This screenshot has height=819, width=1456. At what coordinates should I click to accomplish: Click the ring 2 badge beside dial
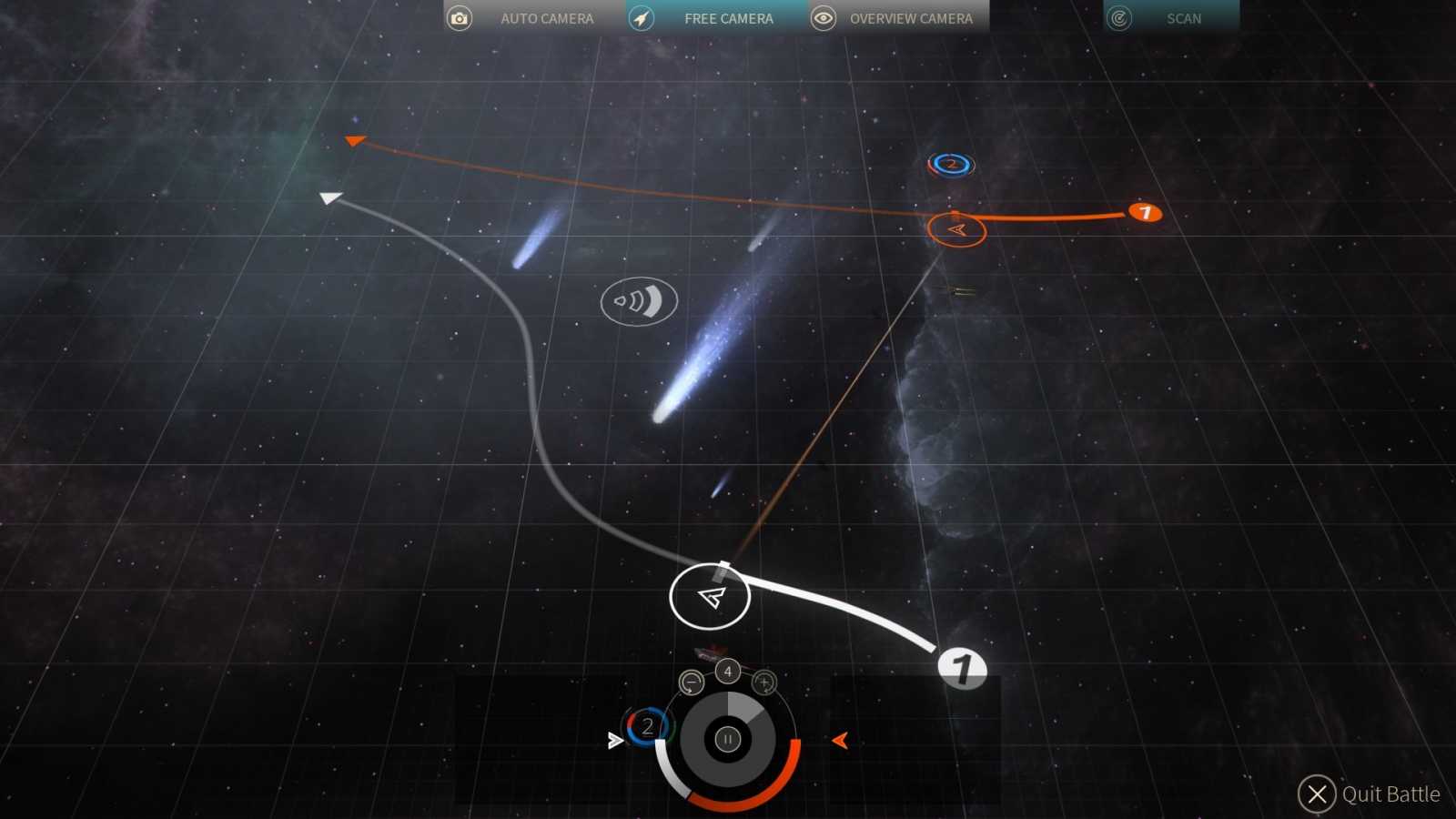pyautogui.click(x=647, y=726)
